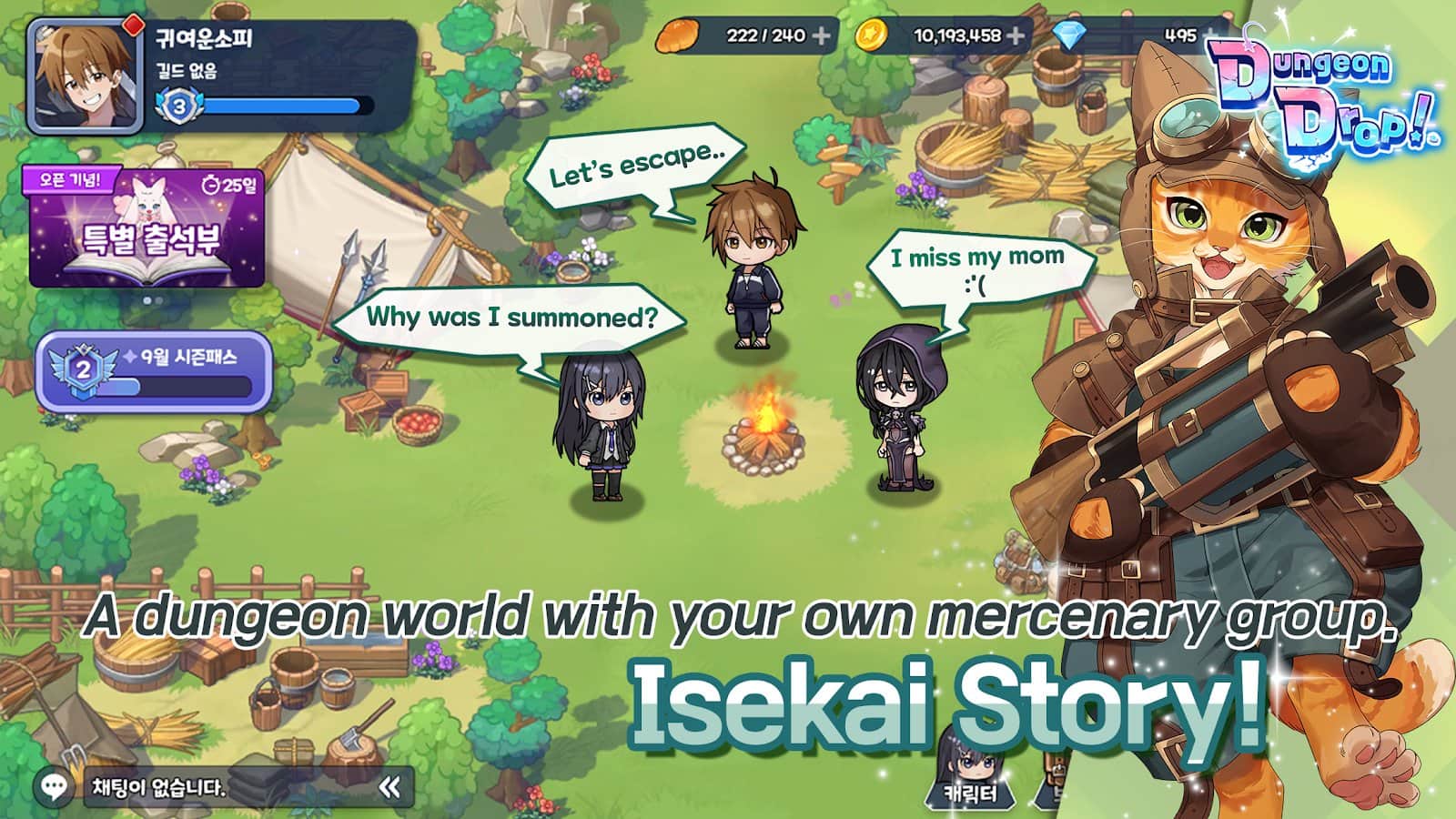Open the chat speech bubble icon
1456x819 pixels.
(x=55, y=786)
